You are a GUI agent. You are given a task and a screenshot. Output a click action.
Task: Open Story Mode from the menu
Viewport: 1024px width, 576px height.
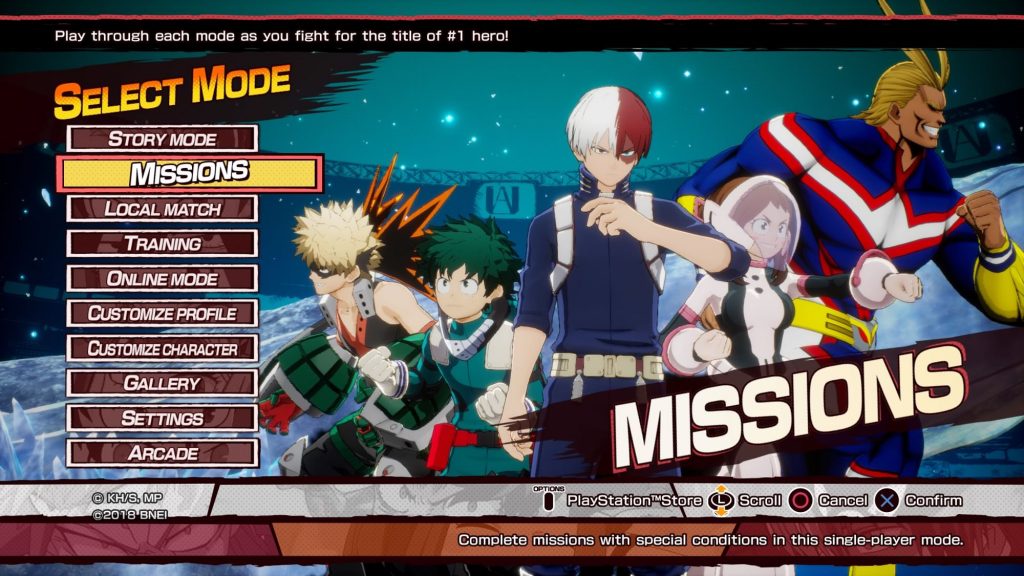(x=162, y=139)
